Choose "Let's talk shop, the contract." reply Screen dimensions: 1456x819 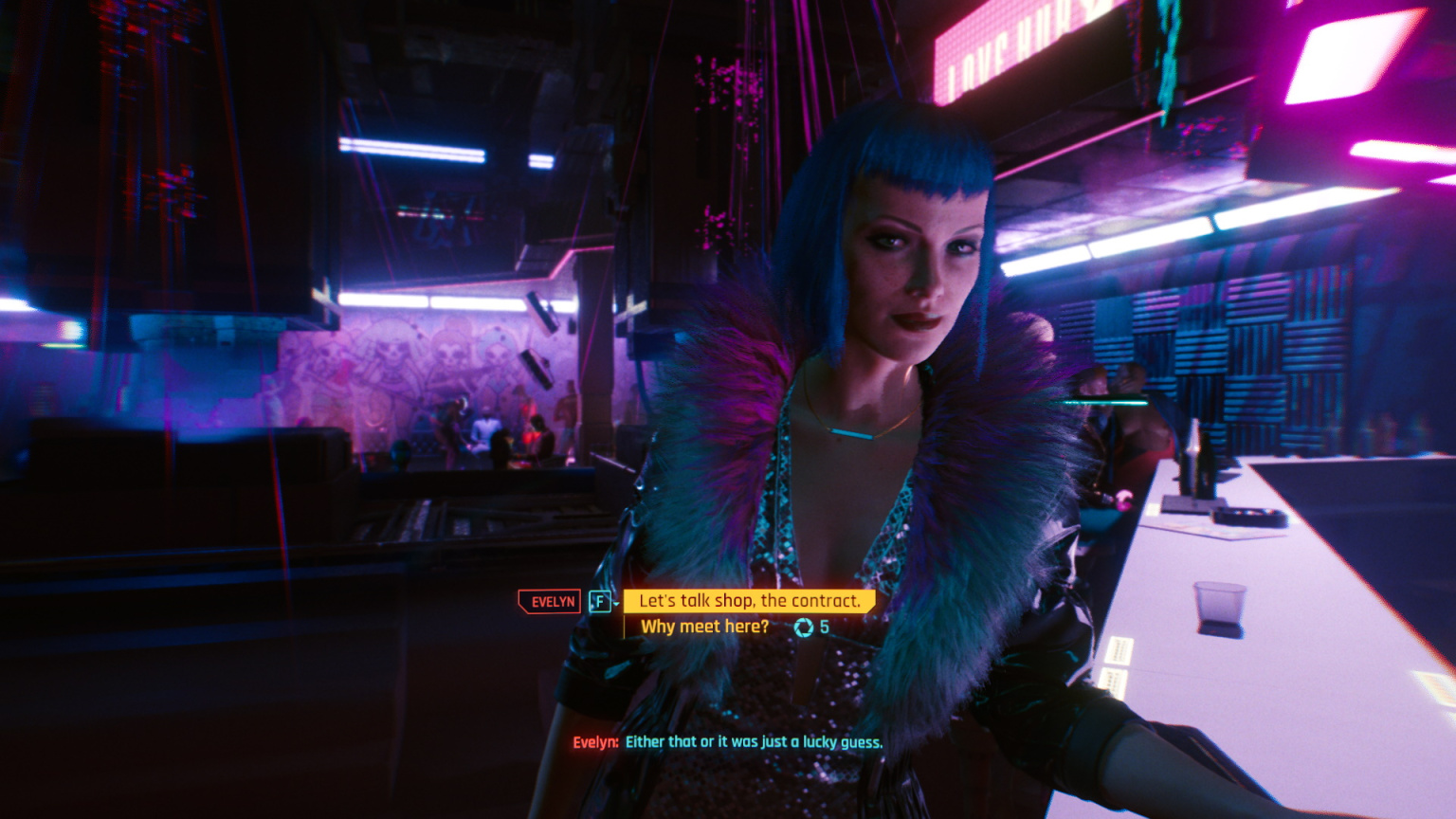coord(749,601)
